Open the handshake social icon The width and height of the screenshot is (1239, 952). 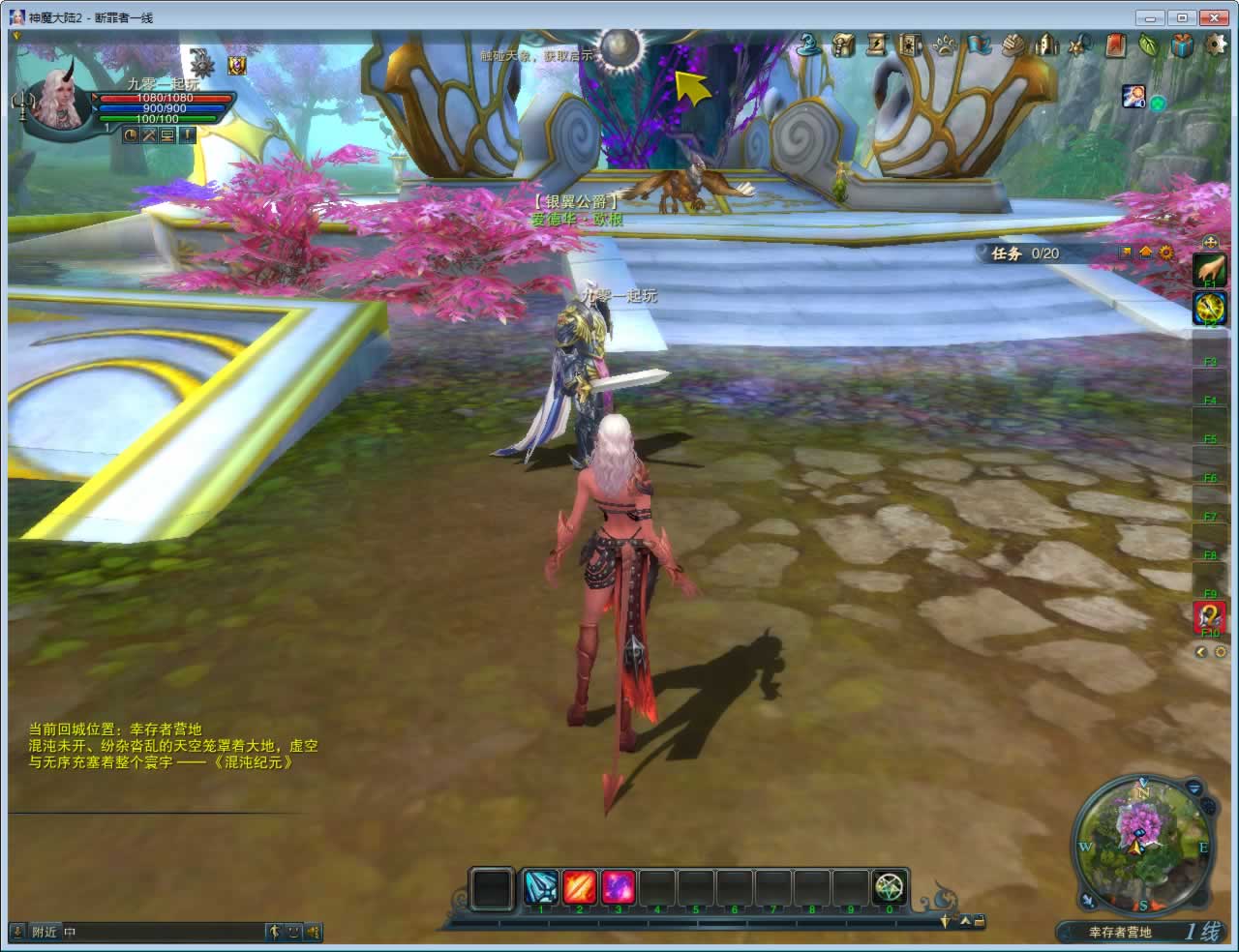(1012, 45)
